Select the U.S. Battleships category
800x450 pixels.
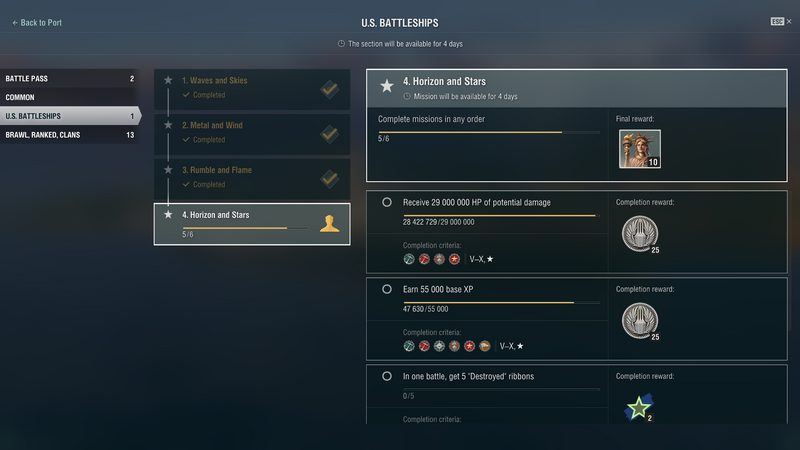coord(68,116)
